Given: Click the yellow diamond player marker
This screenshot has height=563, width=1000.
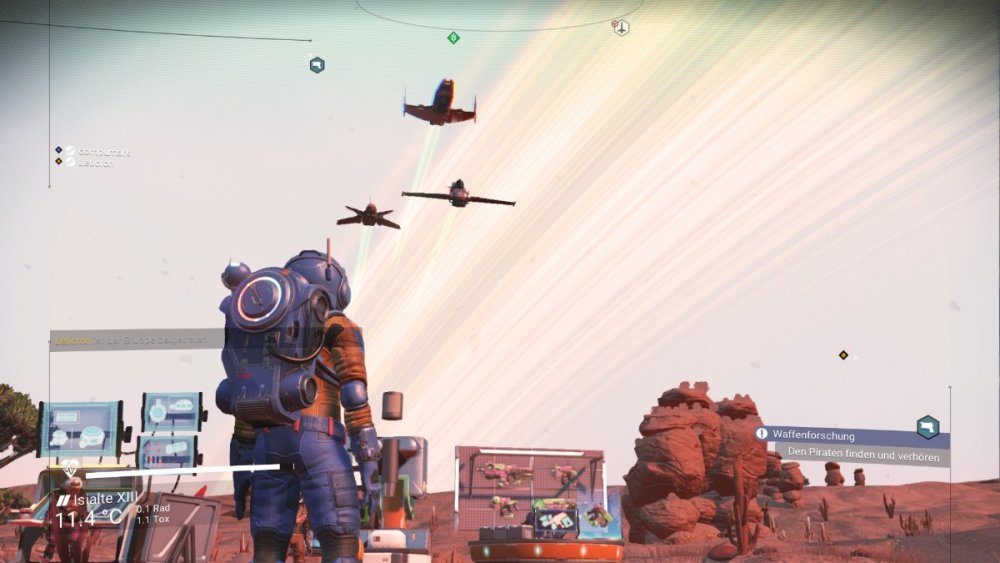Looking at the screenshot, I should pos(843,355).
